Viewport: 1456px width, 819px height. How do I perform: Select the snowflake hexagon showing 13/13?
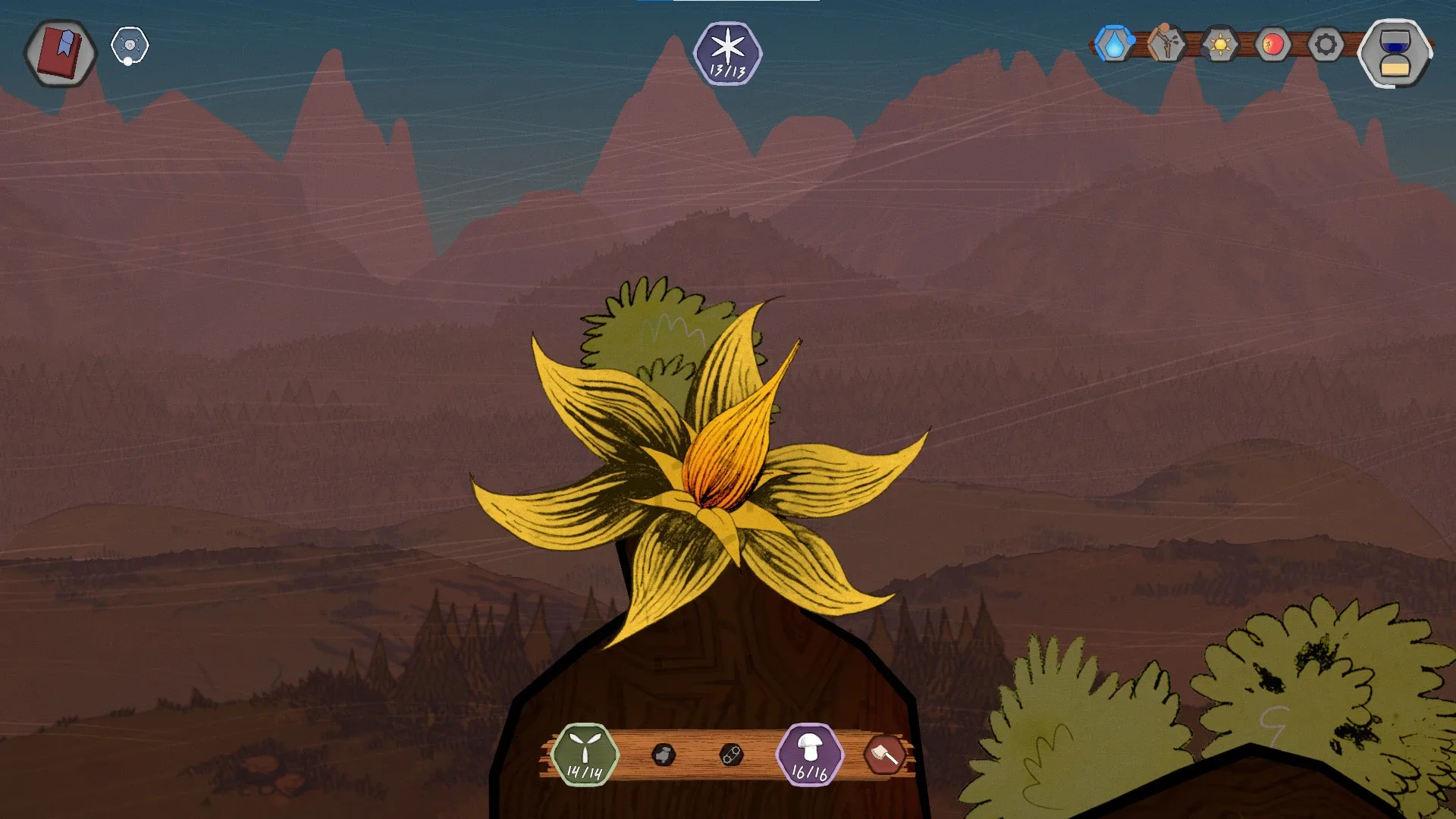click(727, 53)
